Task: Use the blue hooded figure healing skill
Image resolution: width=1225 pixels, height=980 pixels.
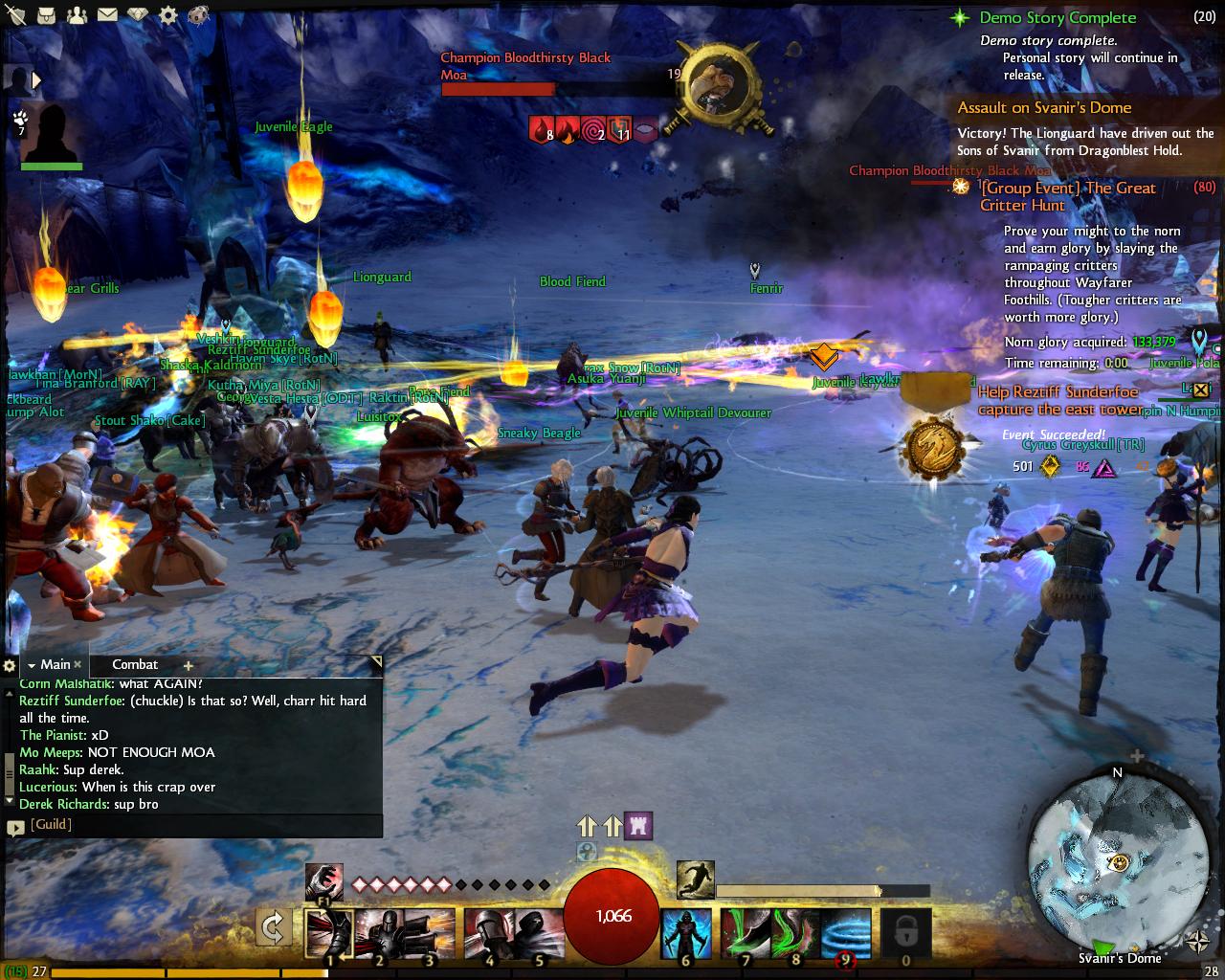Action: pyautogui.click(x=686, y=933)
